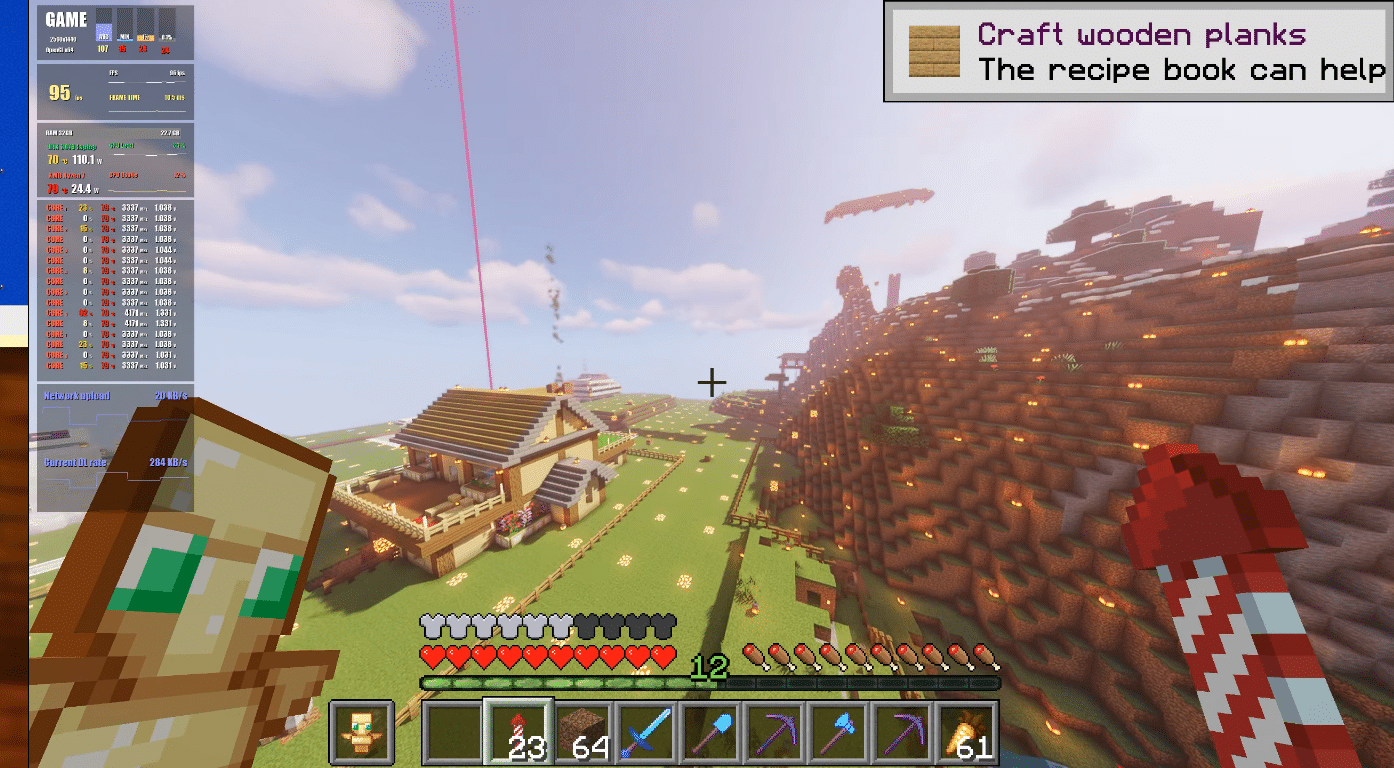The width and height of the screenshot is (1394, 768).
Task: Select the firework rocket hotbar slot
Action: click(x=518, y=732)
